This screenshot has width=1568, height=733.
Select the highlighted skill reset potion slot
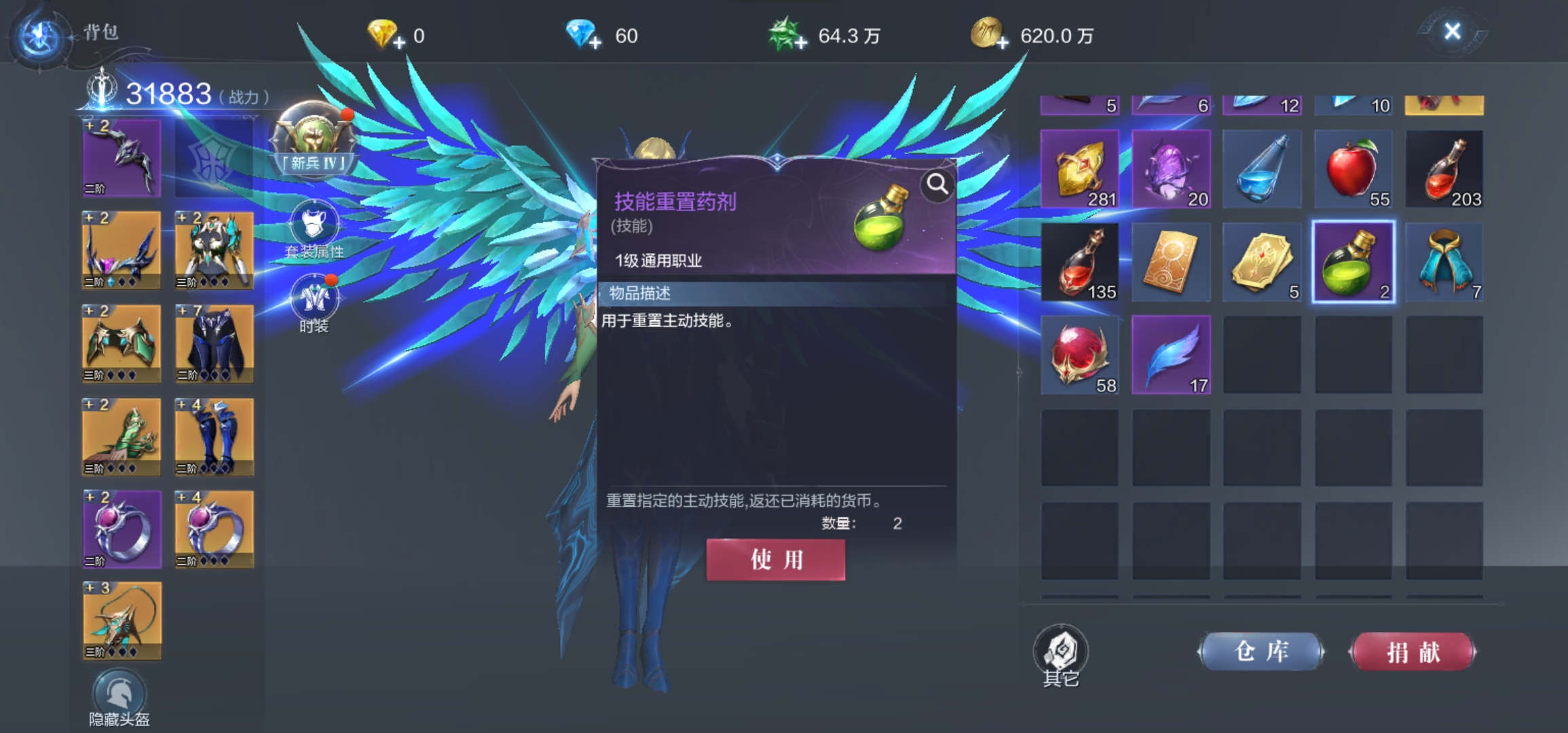click(x=1354, y=261)
